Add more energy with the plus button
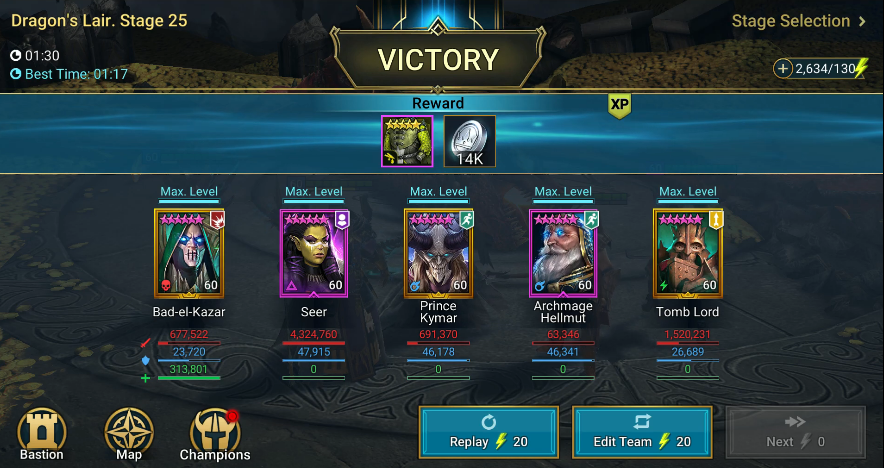 783,68
